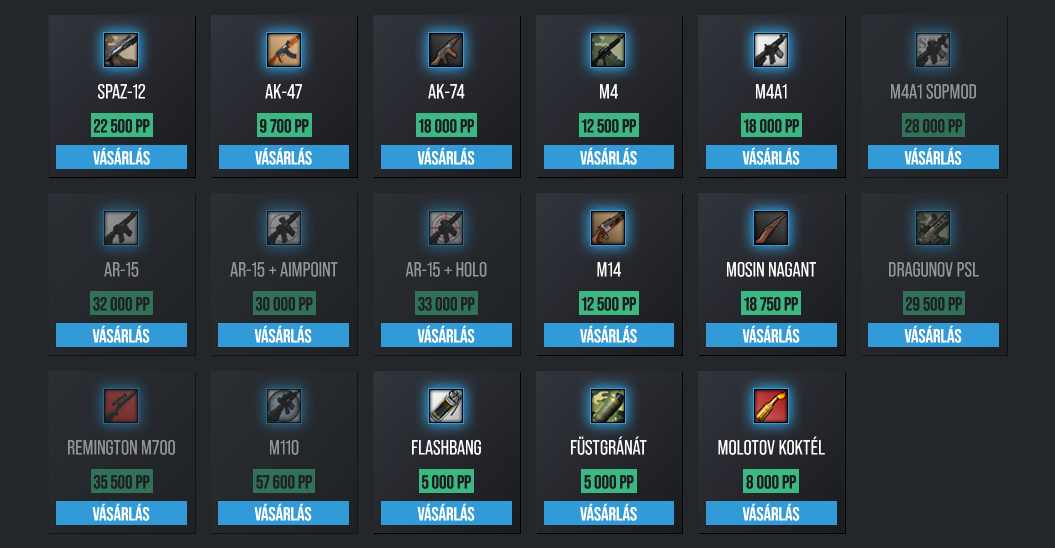Buy the M14 rifle with its Vásárlás button
Viewport: 1055px width, 548px height.
[x=608, y=335]
